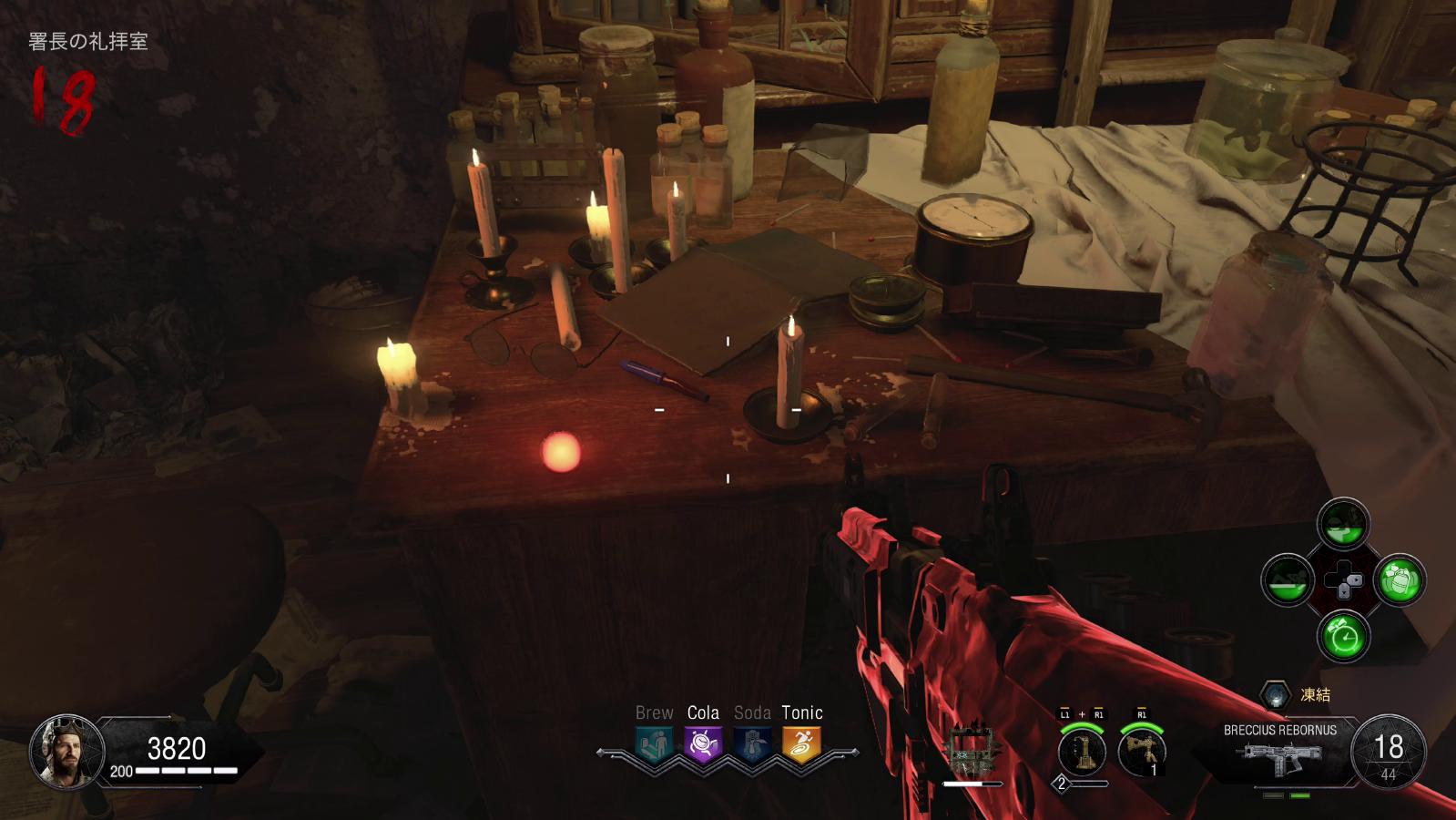Activate the purple Cola perk icon
1456x820 pixels.
(x=702, y=744)
